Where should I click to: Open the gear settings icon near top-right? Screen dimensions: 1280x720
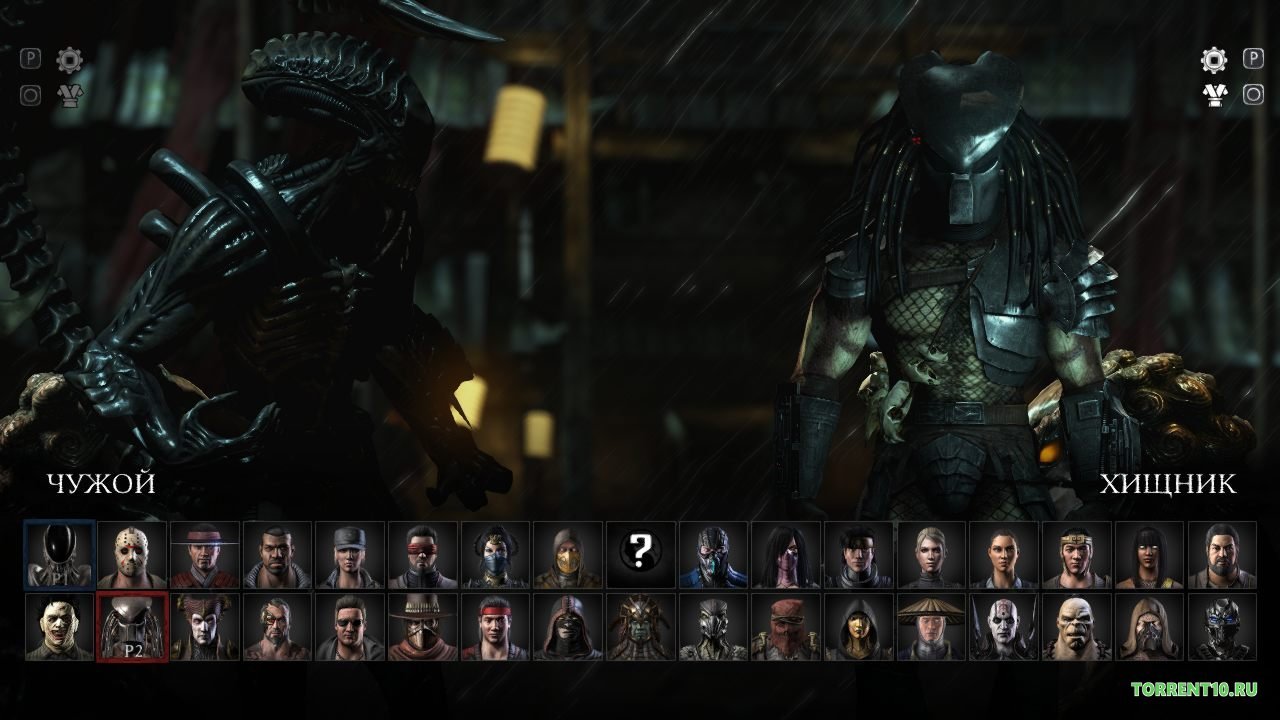(x=1212, y=60)
